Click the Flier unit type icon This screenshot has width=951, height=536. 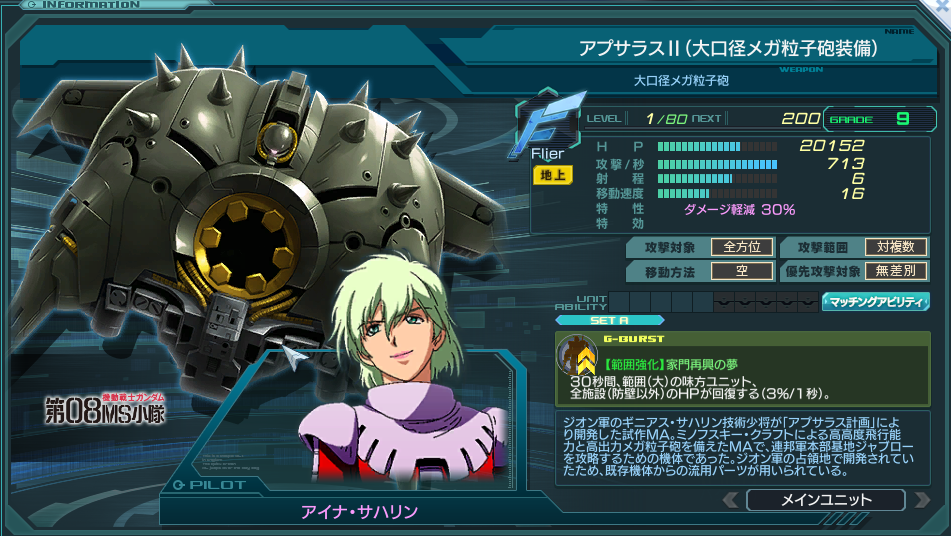click(545, 127)
